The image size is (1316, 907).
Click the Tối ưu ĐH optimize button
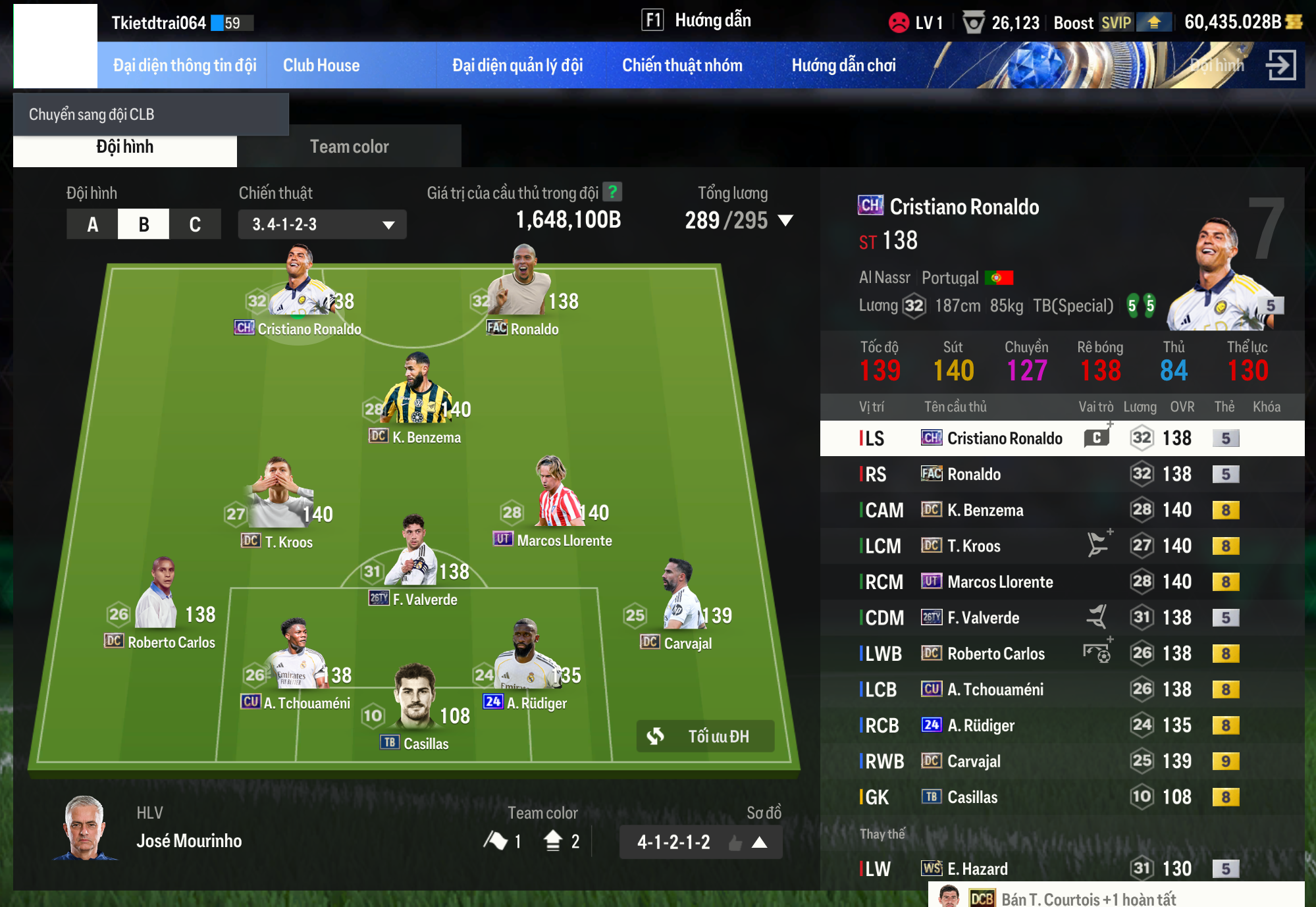coord(705,736)
